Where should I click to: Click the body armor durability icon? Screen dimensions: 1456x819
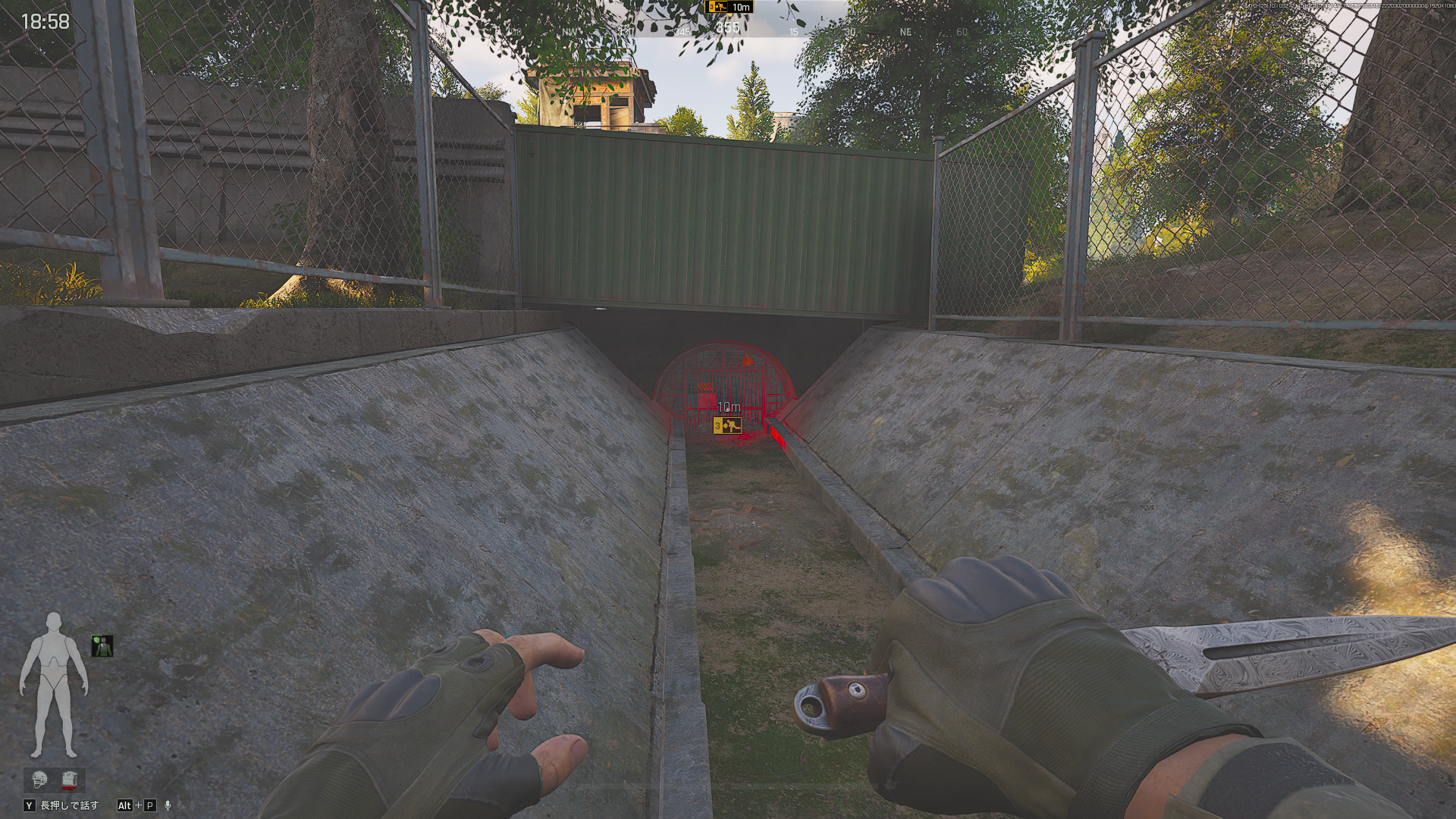[x=71, y=779]
